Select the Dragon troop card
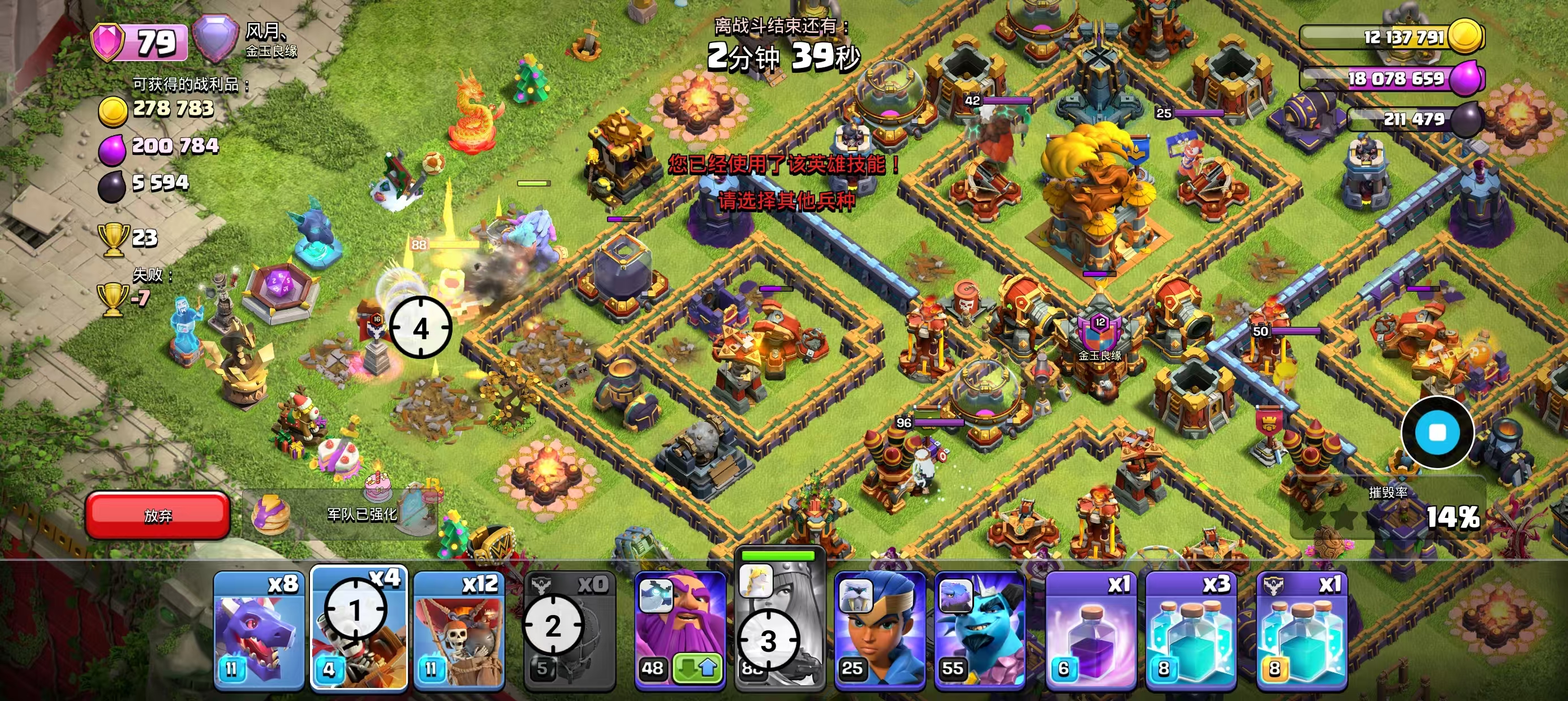Viewport: 1568px width, 701px height. click(259, 630)
